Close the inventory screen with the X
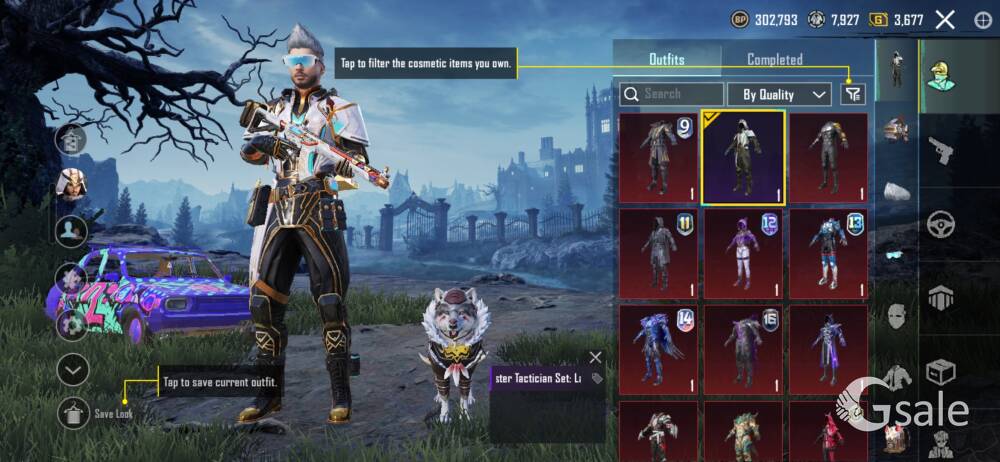 point(945,19)
